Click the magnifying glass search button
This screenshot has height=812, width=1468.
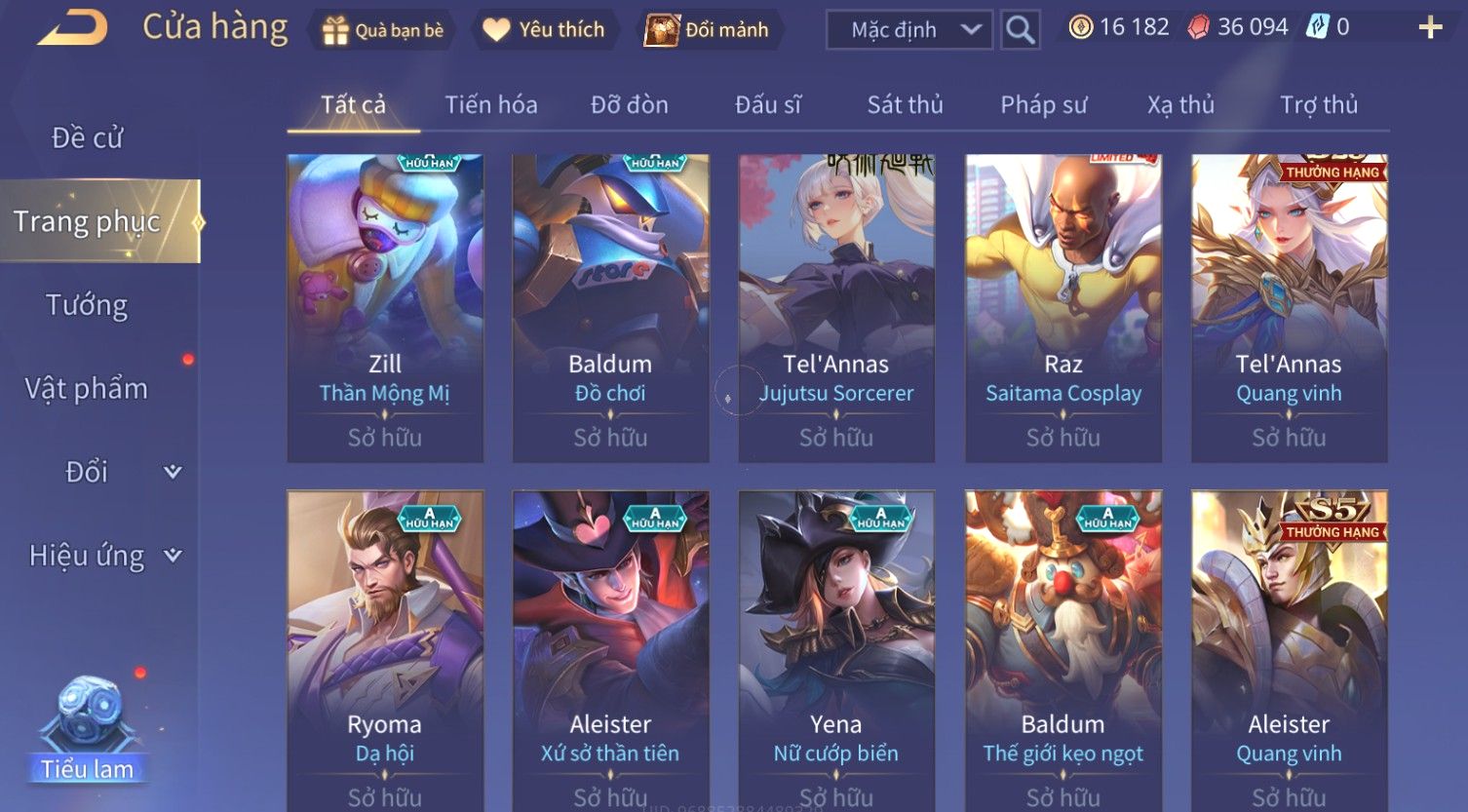click(x=1020, y=30)
